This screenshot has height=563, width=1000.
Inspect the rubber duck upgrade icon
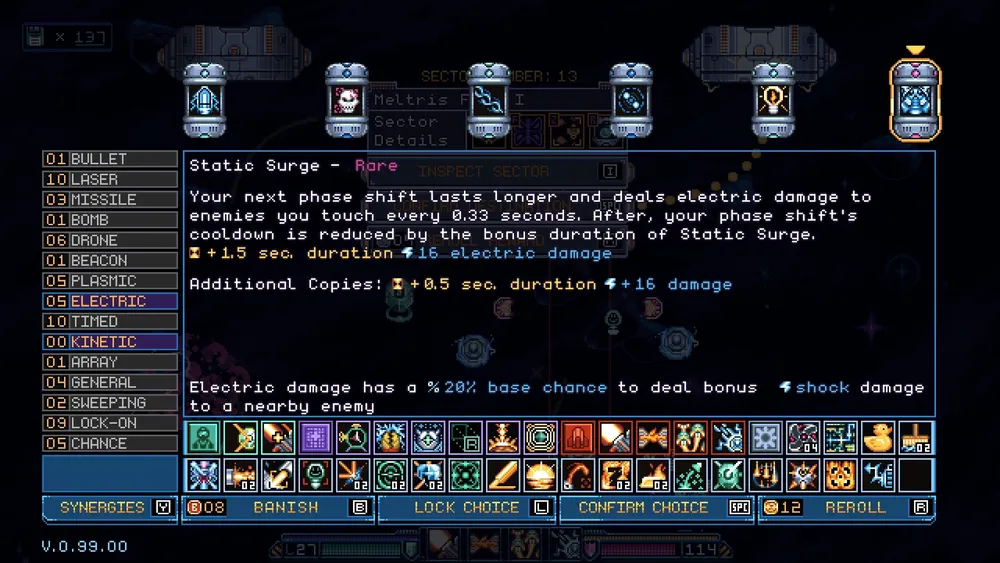[x=878, y=437]
